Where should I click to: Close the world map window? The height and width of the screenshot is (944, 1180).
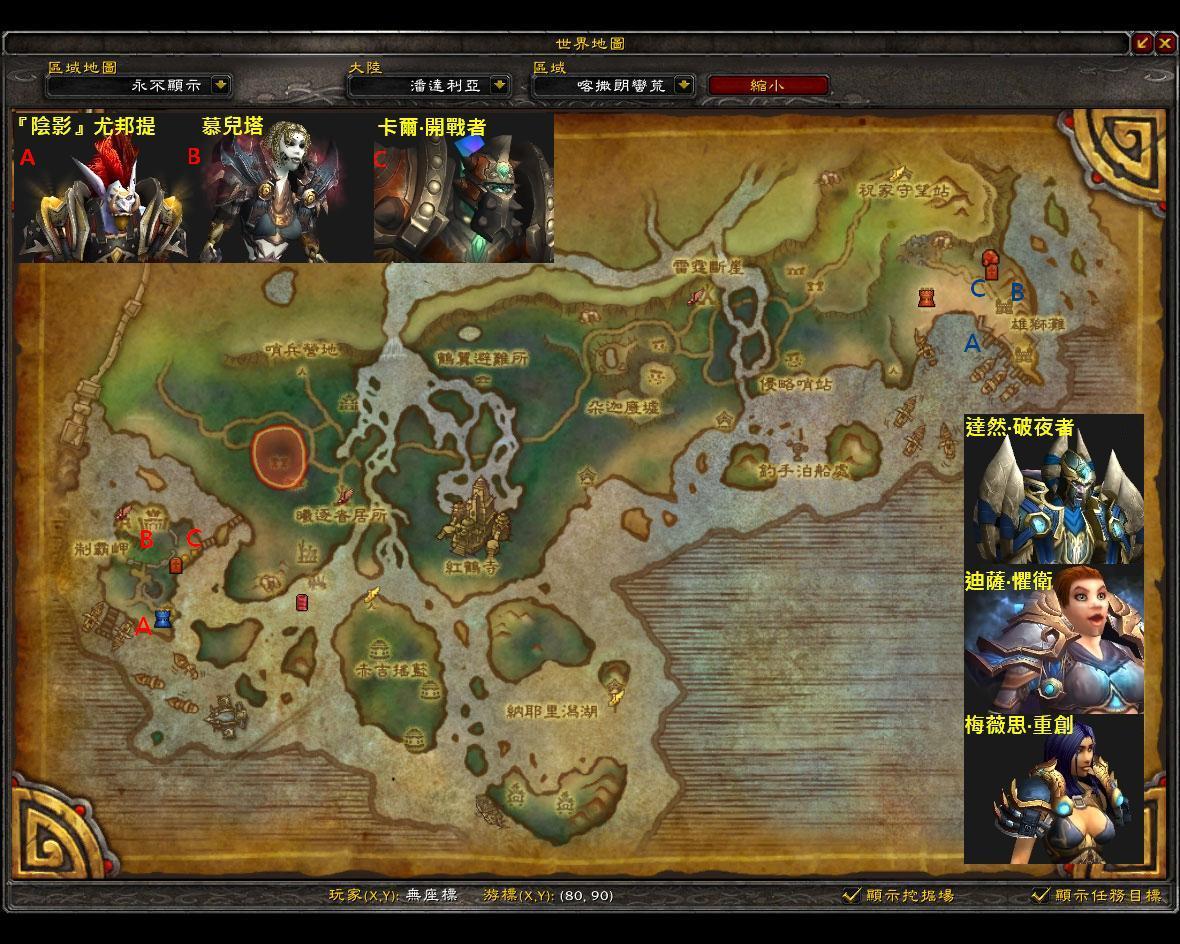(x=1165, y=43)
